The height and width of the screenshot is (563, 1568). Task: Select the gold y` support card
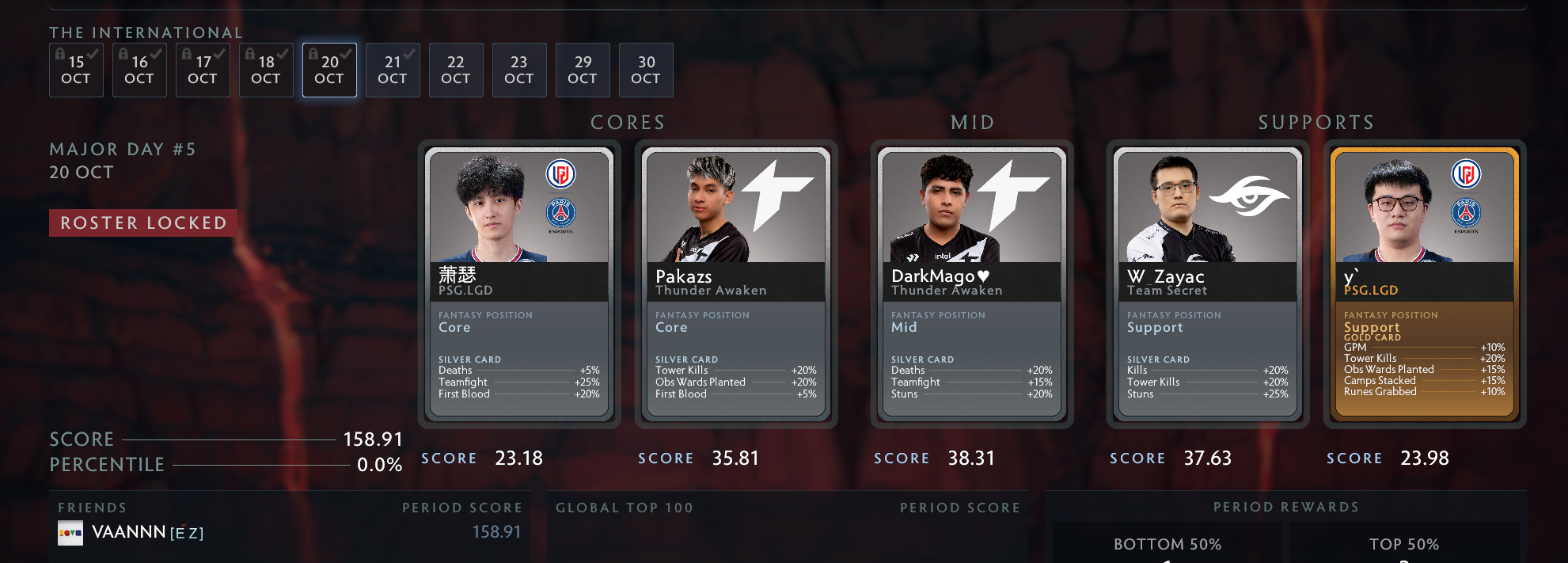point(1425,283)
